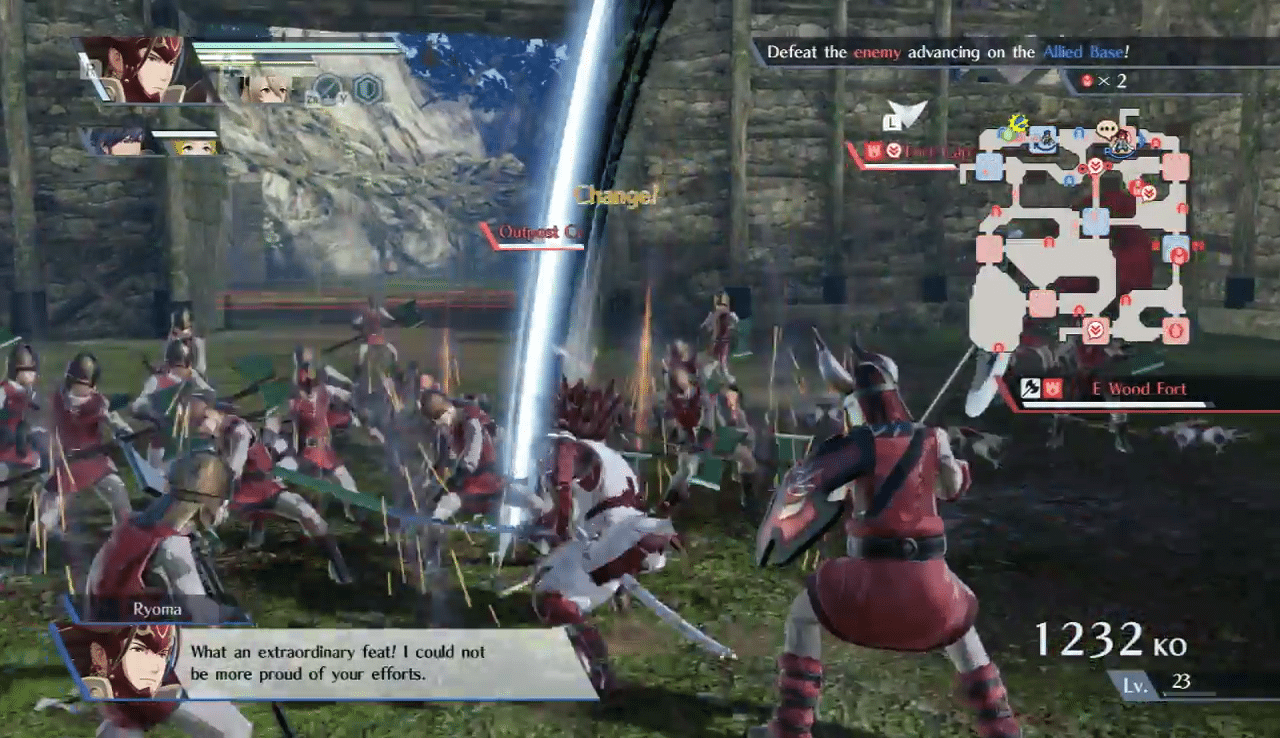
Task: Select Ryoma's portrait in the party HUD
Action: 143,70
